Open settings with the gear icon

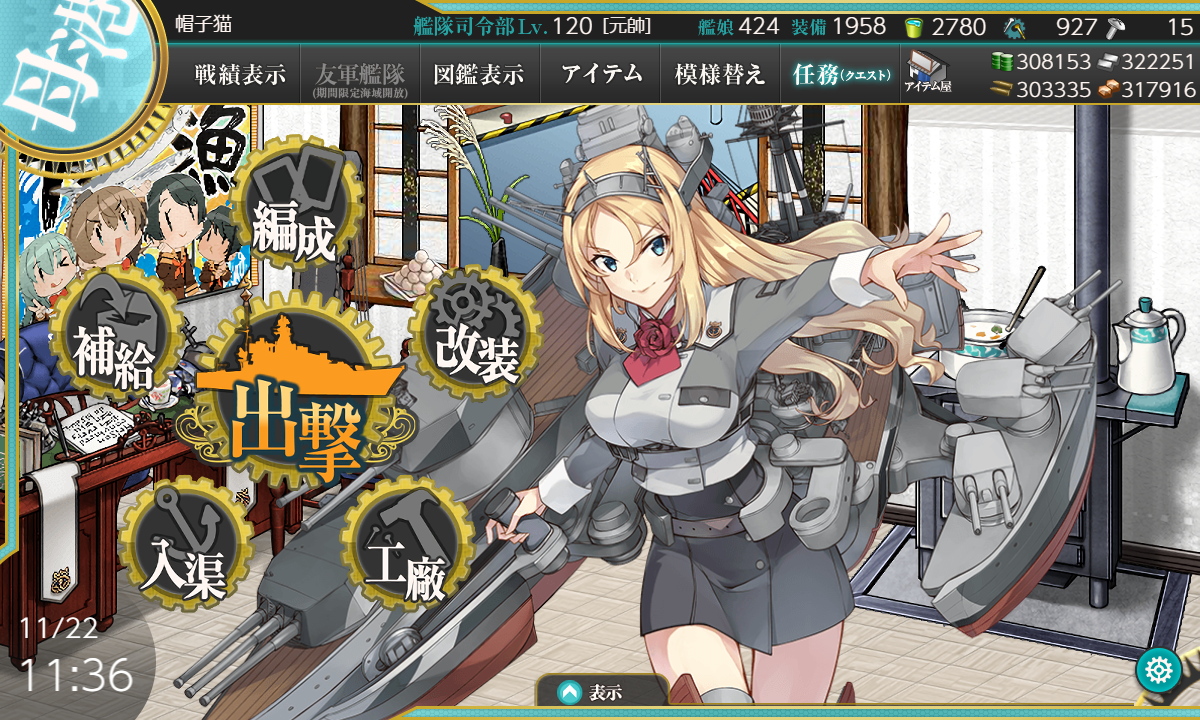tap(1159, 670)
